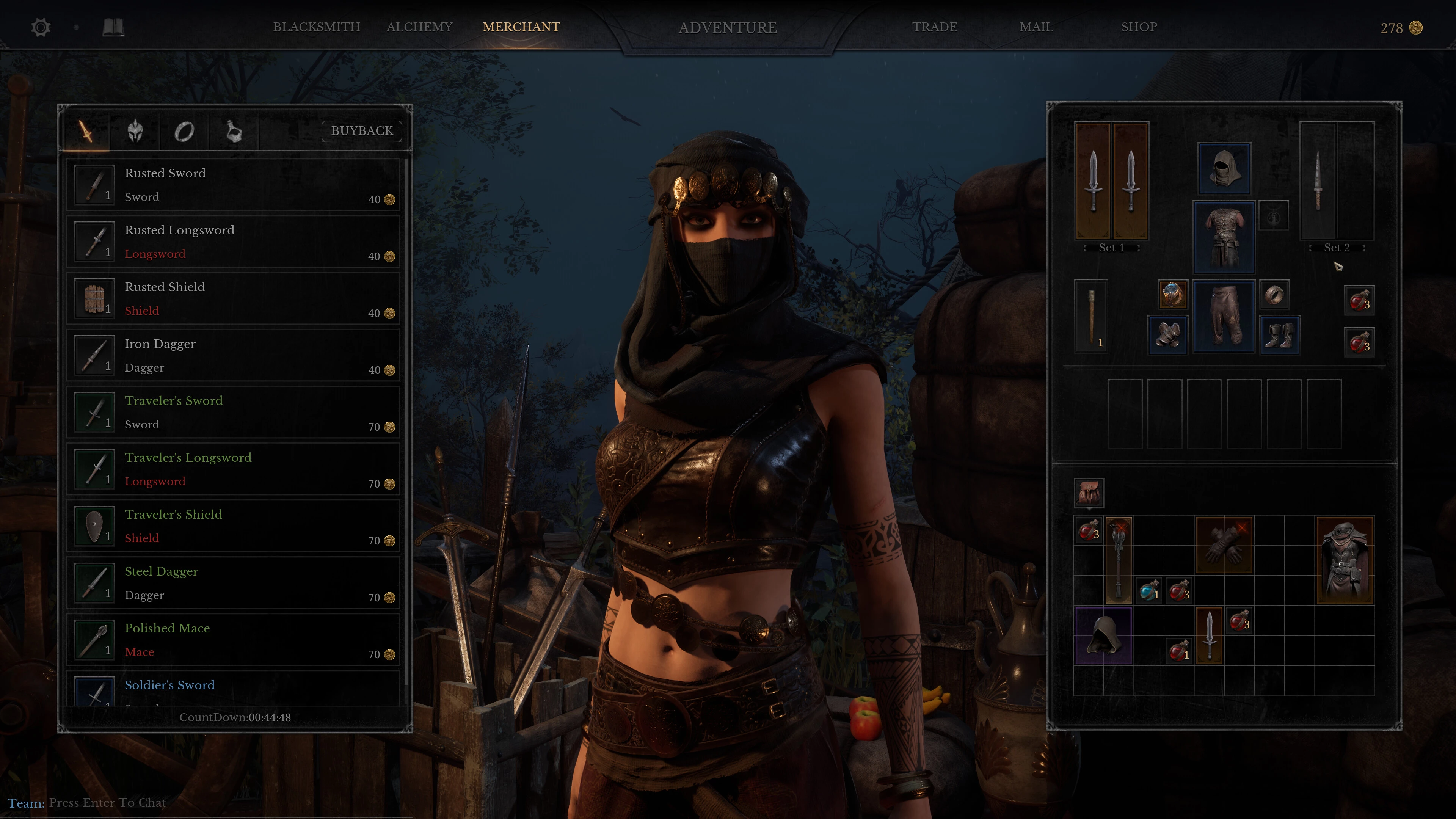Open settings with the gear icon

(x=41, y=28)
